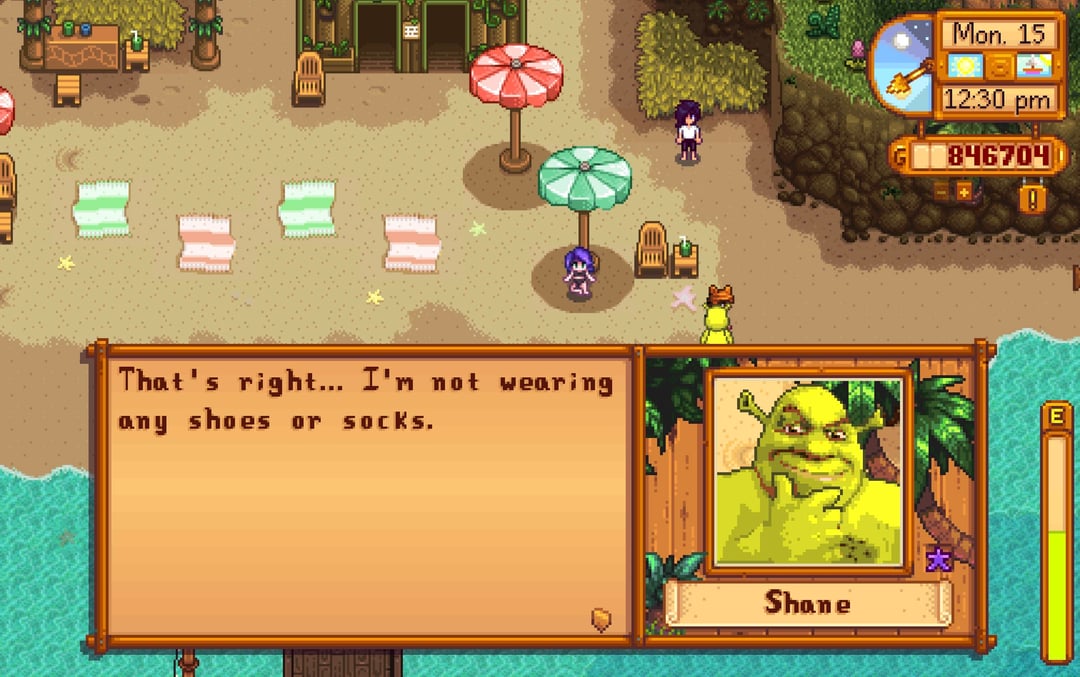This screenshot has width=1080, height=677.
Task: Open the quest journal exclamation icon
Action: [1033, 197]
